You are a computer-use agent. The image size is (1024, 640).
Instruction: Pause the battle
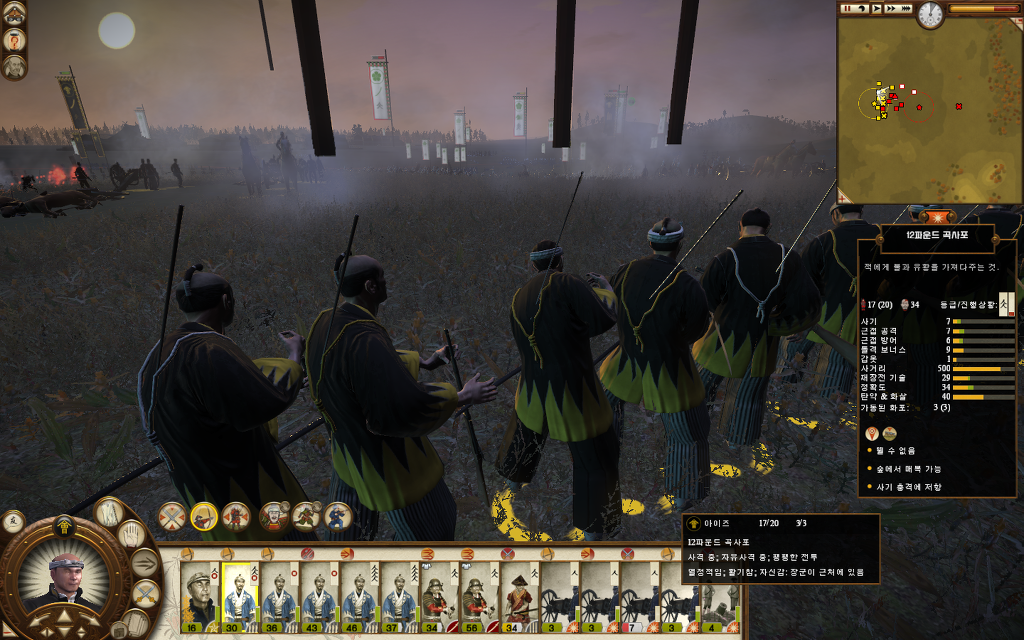point(847,9)
